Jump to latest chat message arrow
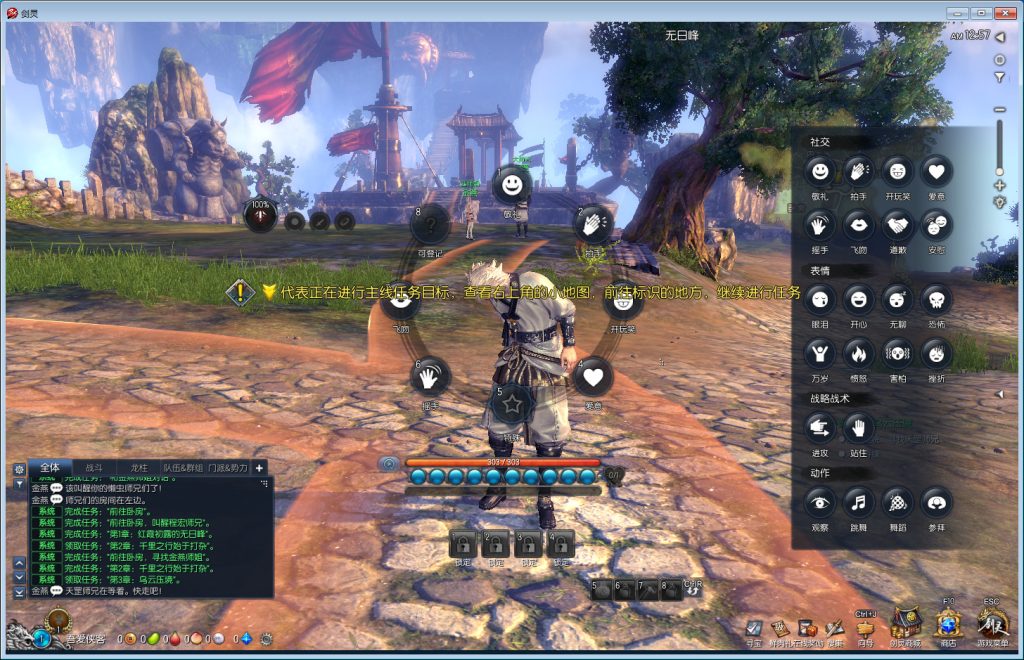The width and height of the screenshot is (1024, 660). (x=19, y=592)
